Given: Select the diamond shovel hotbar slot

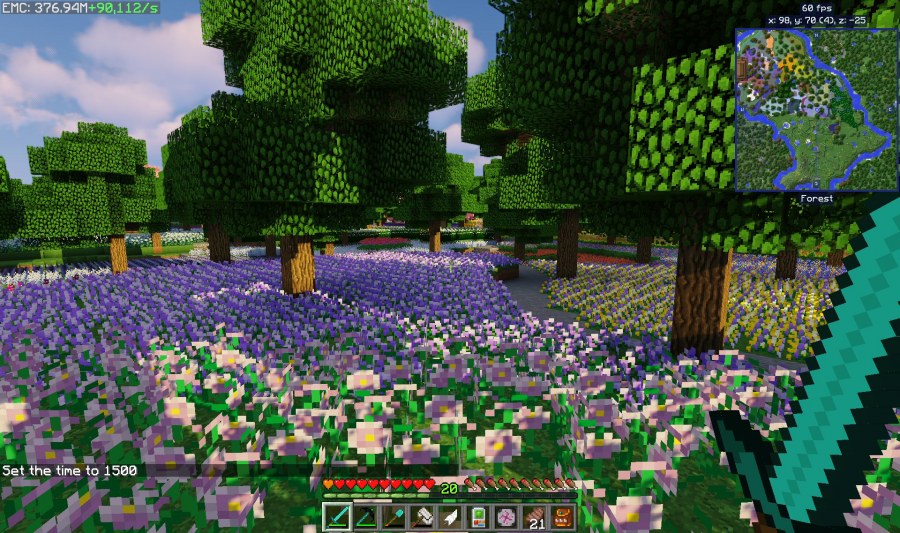Looking at the screenshot, I should (x=393, y=517).
